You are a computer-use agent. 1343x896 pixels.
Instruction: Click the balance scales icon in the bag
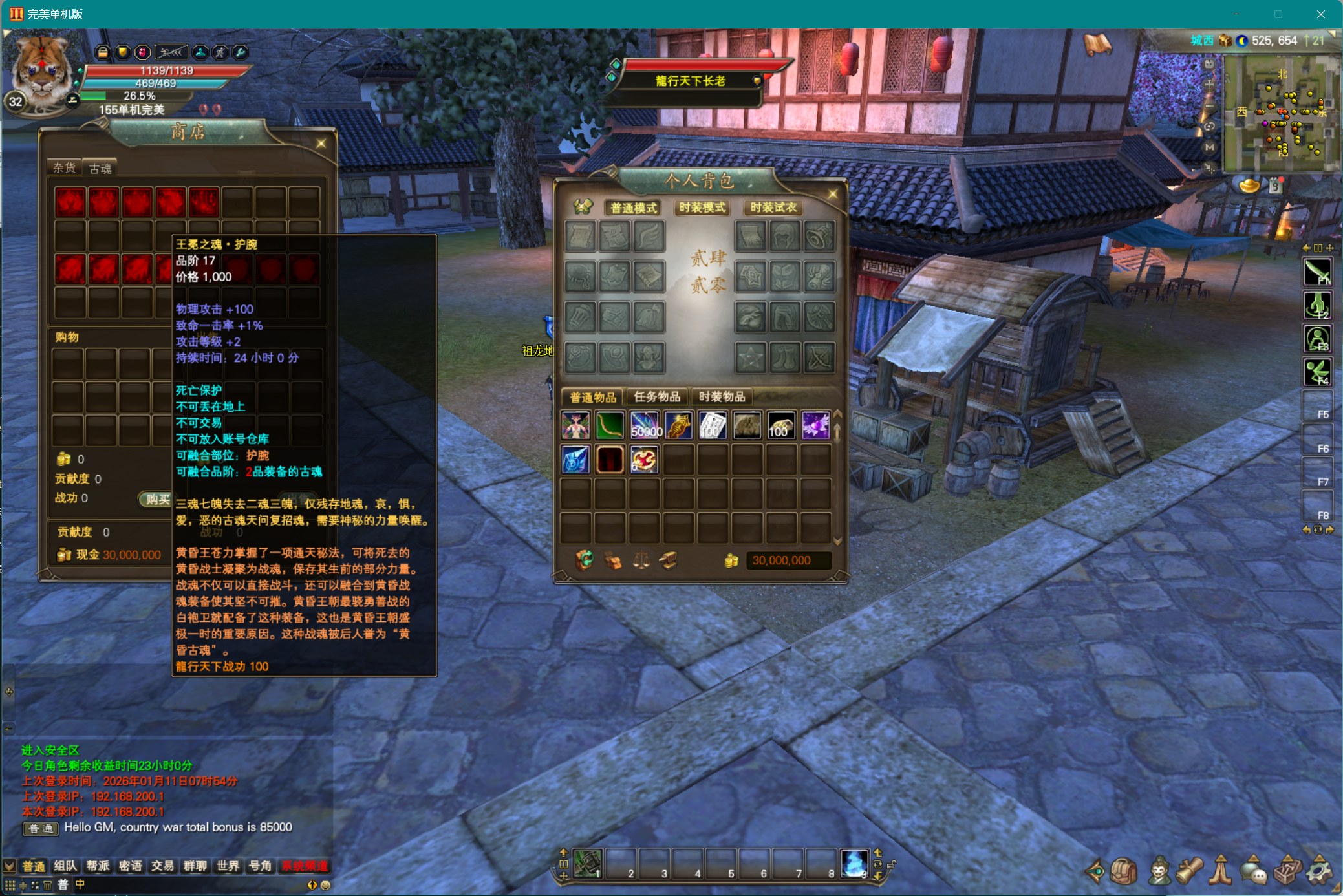(x=641, y=560)
